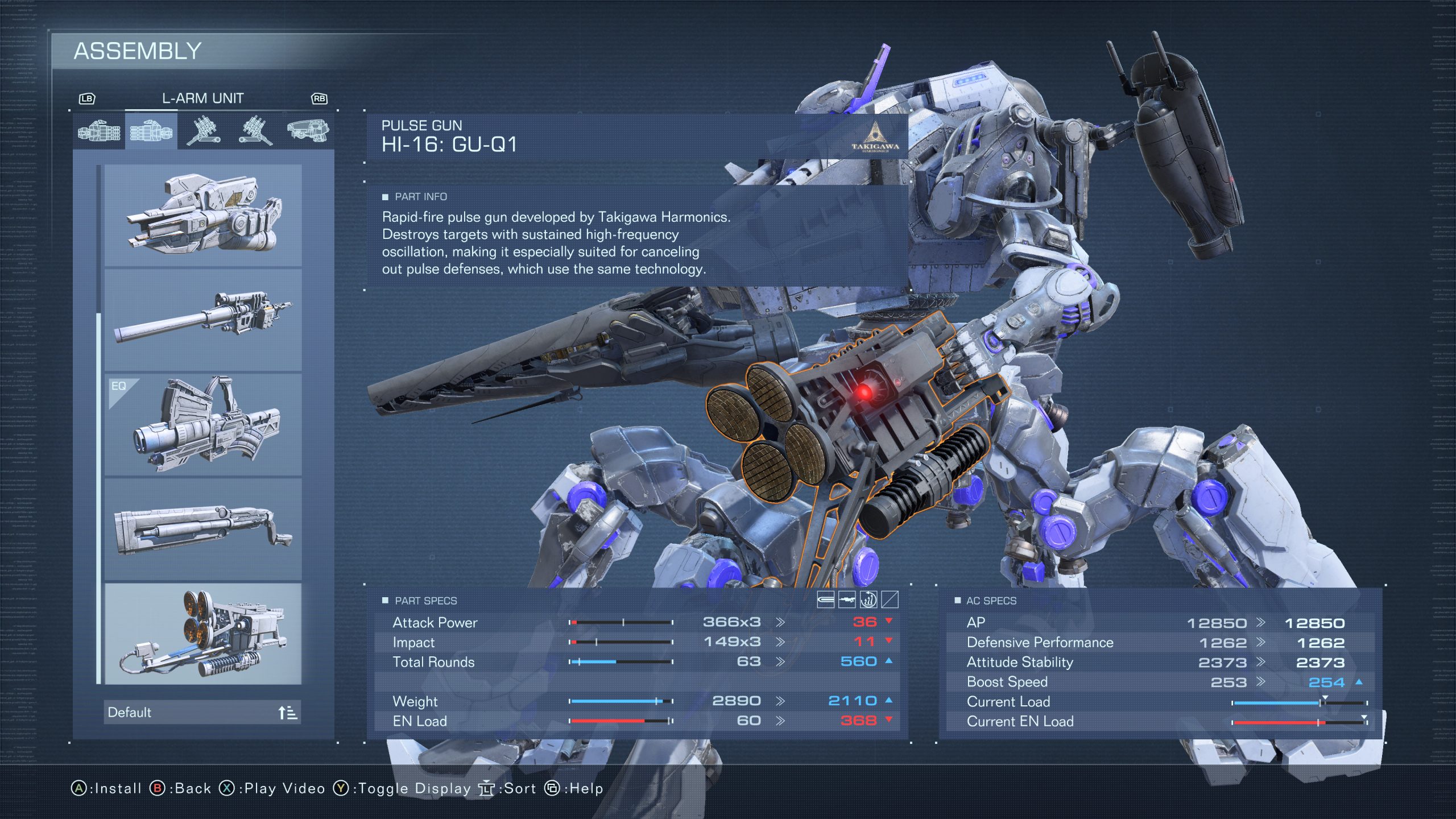Open the R-Back Unit missile rack icon

pyautogui.click(x=205, y=132)
